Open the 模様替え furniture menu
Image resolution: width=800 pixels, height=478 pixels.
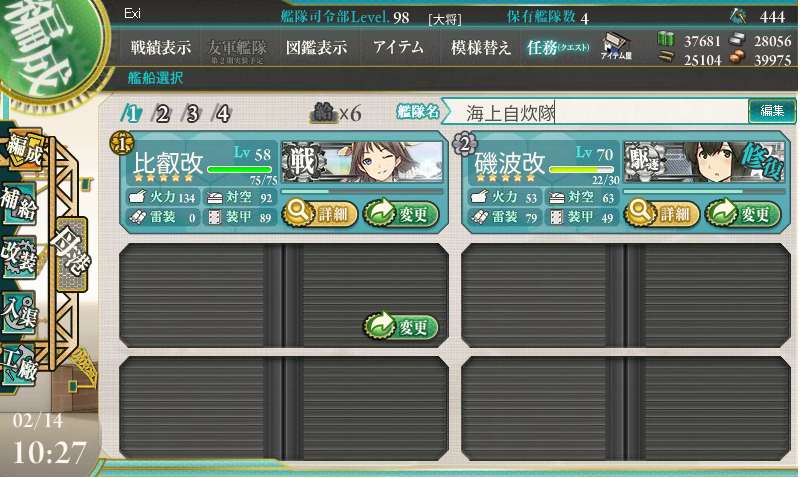(x=480, y=47)
